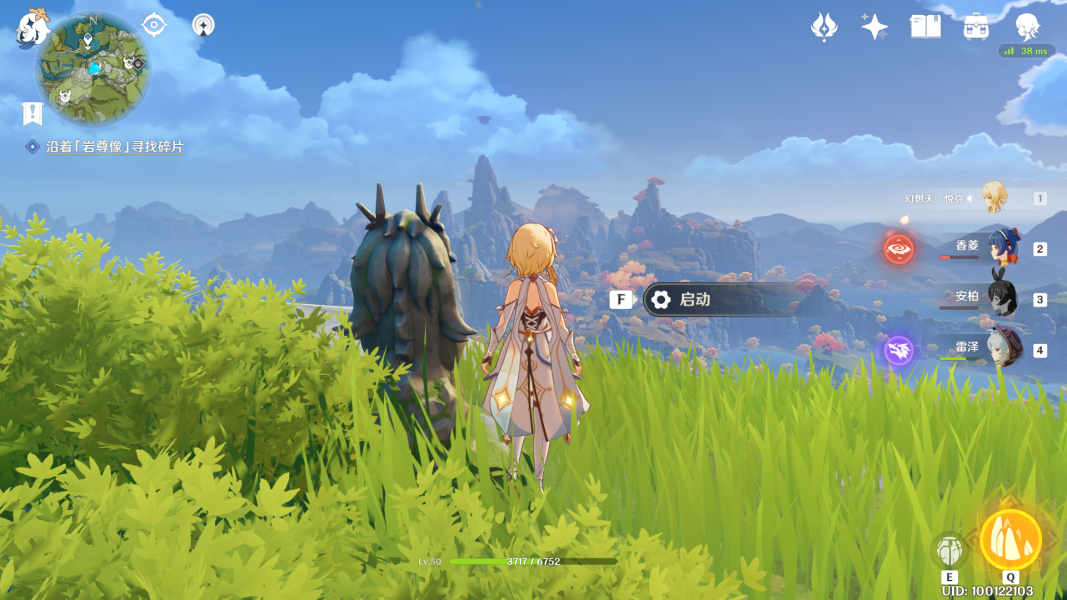The width and height of the screenshot is (1067, 600).
Task: Use the elemental skill icon
Action: coord(949,550)
